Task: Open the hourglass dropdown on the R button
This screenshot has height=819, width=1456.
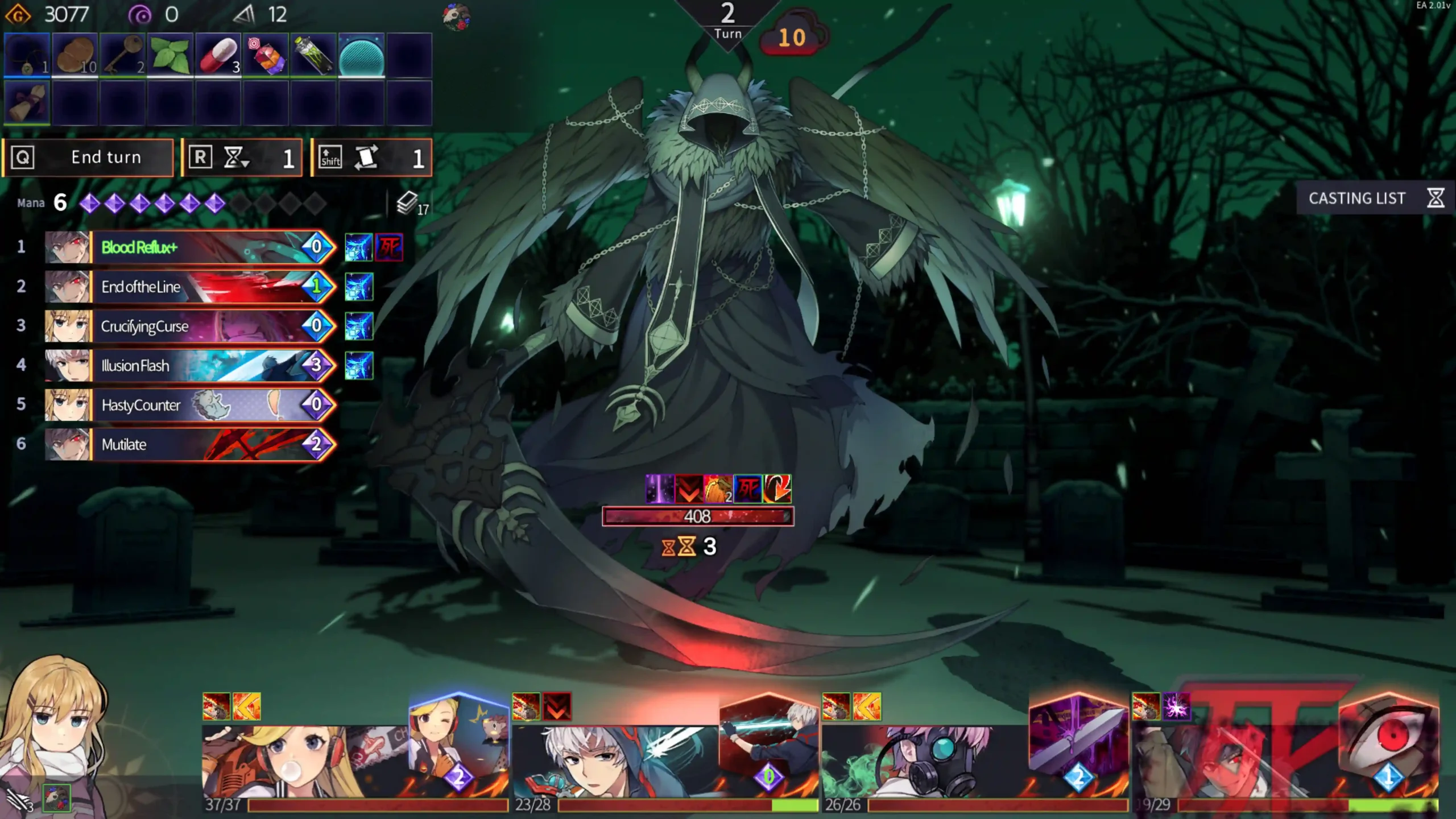Action: [238, 158]
